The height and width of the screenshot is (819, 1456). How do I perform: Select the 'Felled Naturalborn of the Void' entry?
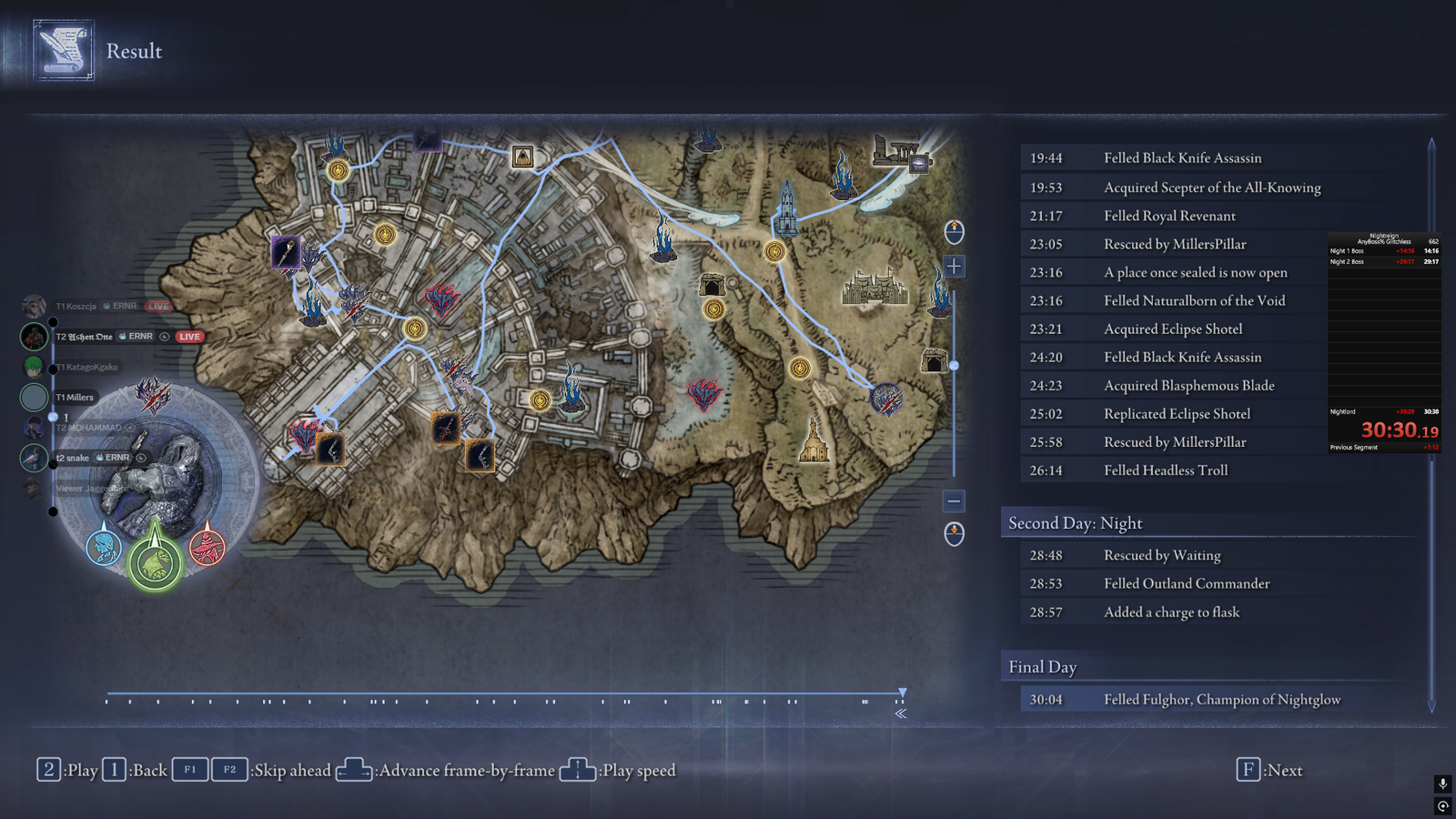(1194, 300)
